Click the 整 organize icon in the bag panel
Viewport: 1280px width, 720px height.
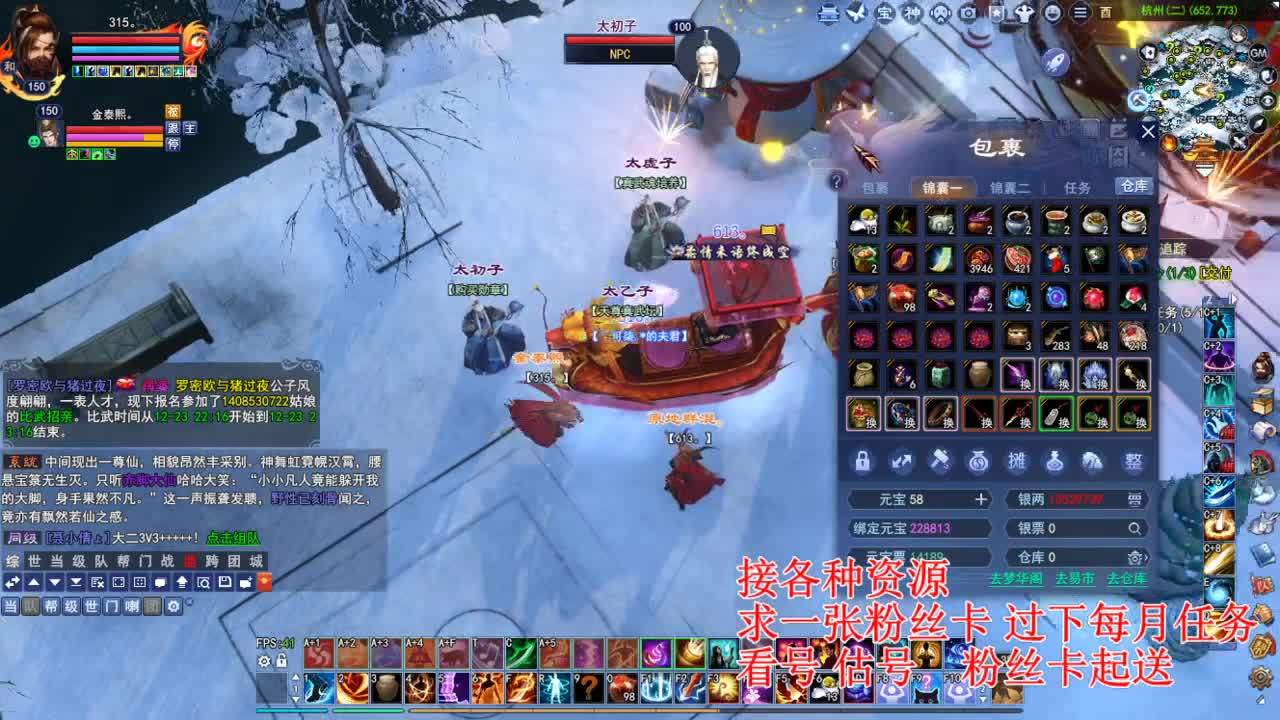click(x=1138, y=461)
